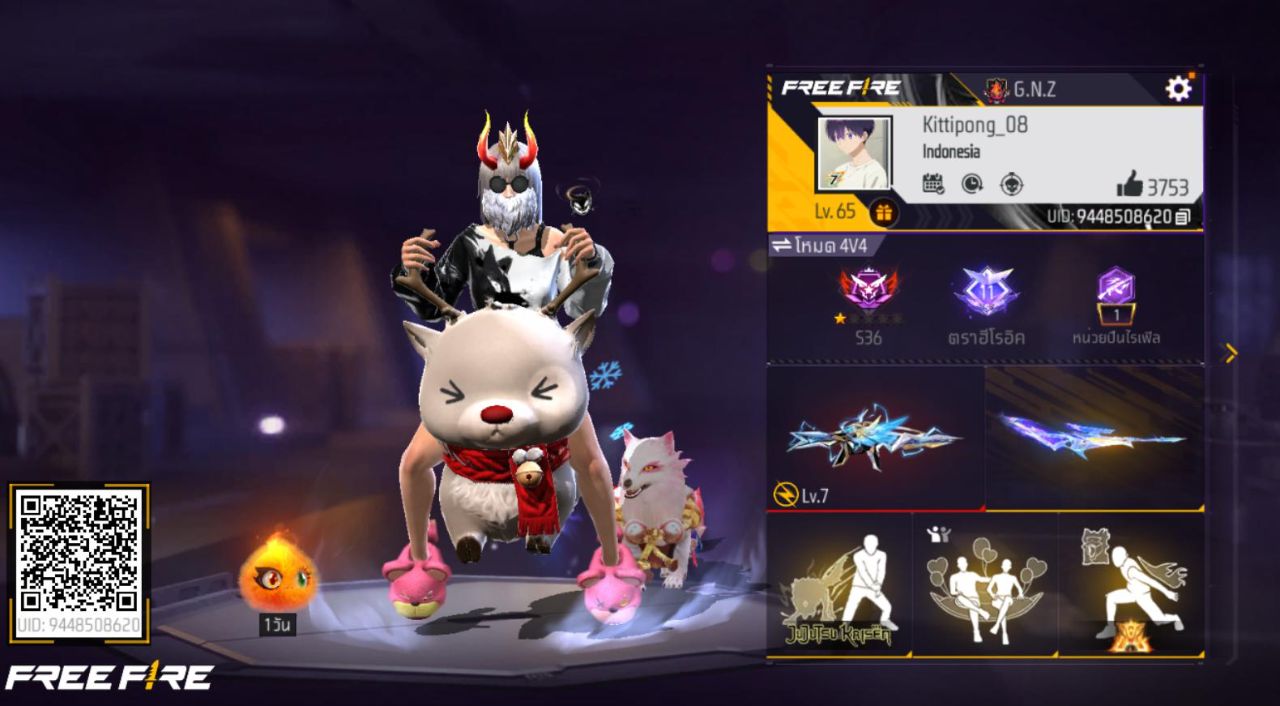View the G.N.Z guild badge
The width and height of the screenshot is (1280, 706).
pyautogui.click(x=997, y=90)
